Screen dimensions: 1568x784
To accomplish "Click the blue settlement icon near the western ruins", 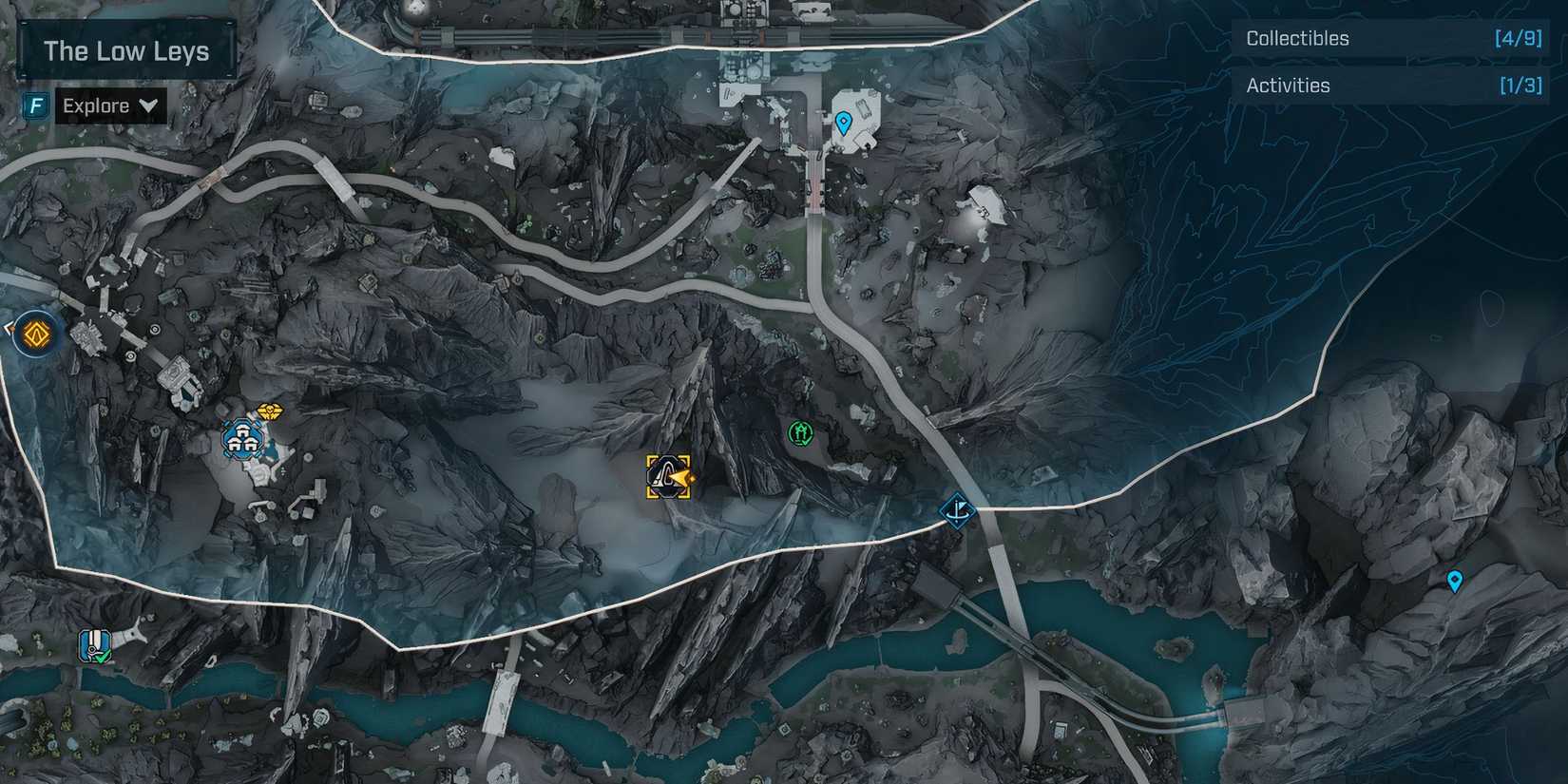I will tap(240, 439).
